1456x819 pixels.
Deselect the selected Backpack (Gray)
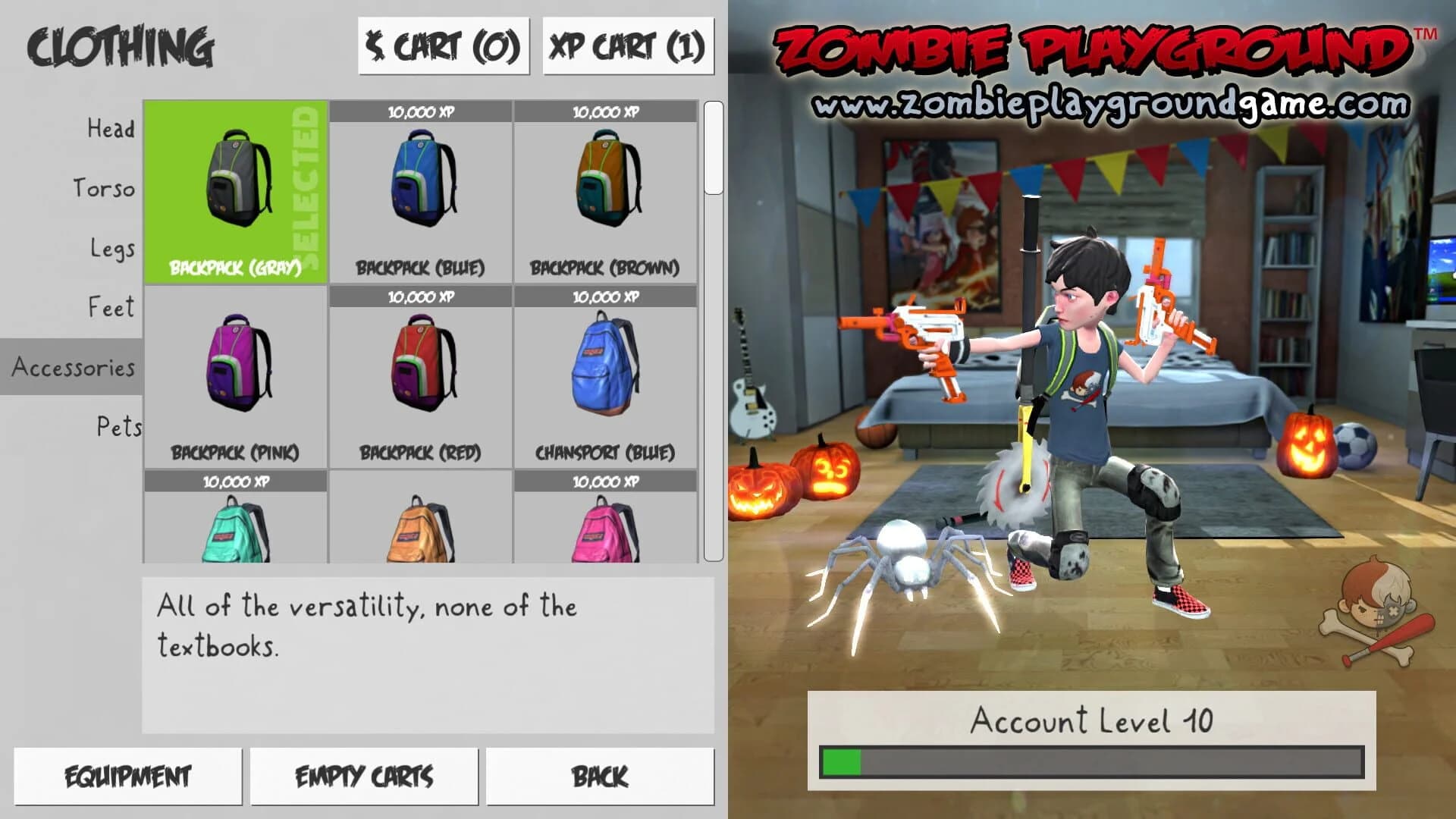pyautogui.click(x=235, y=190)
